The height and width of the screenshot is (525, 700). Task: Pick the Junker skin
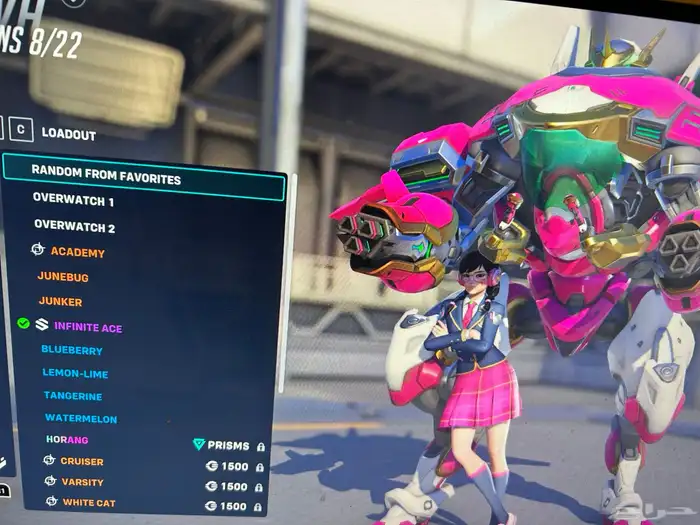click(60, 302)
